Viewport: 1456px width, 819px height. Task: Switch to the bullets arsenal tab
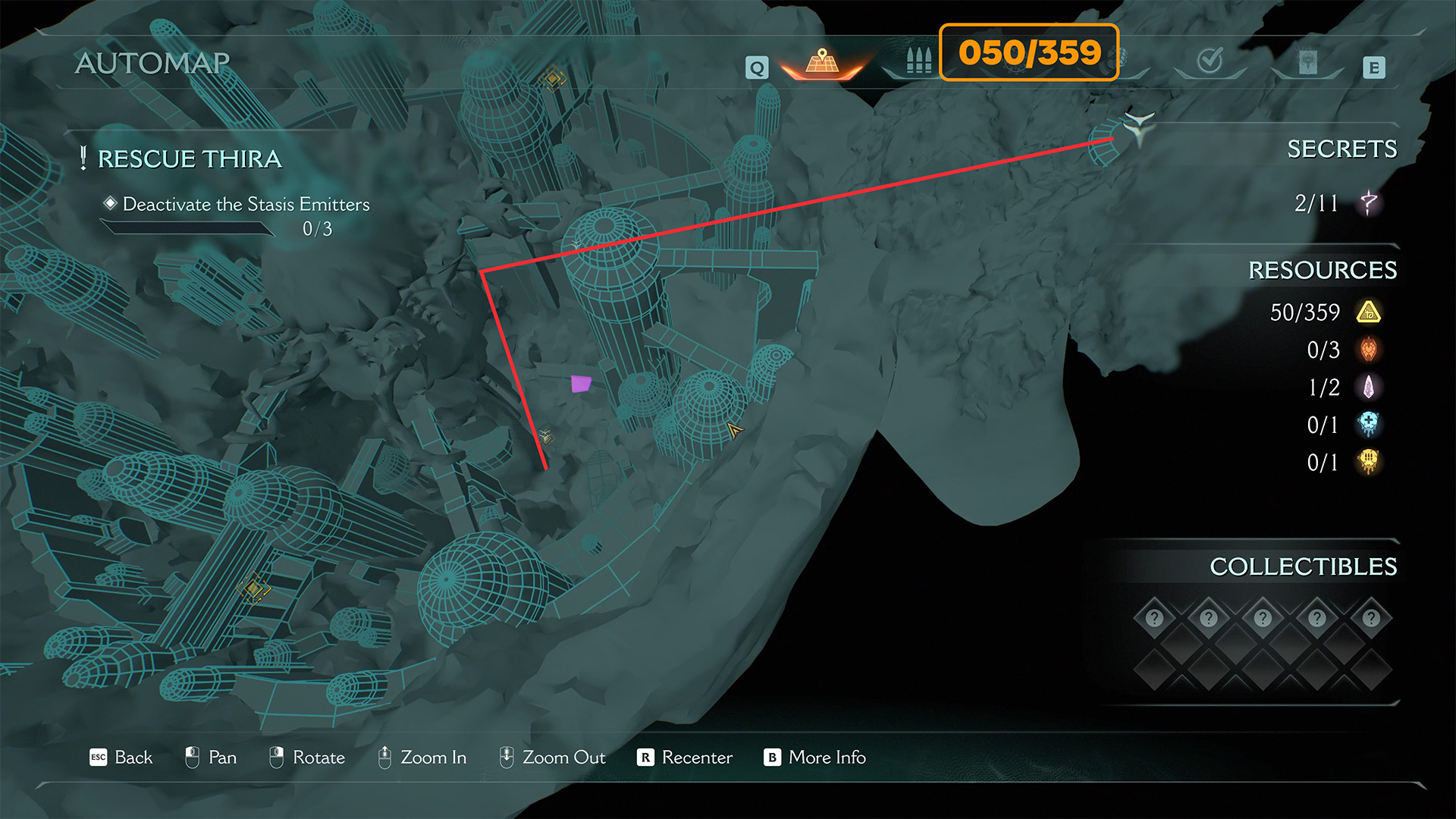[x=918, y=61]
